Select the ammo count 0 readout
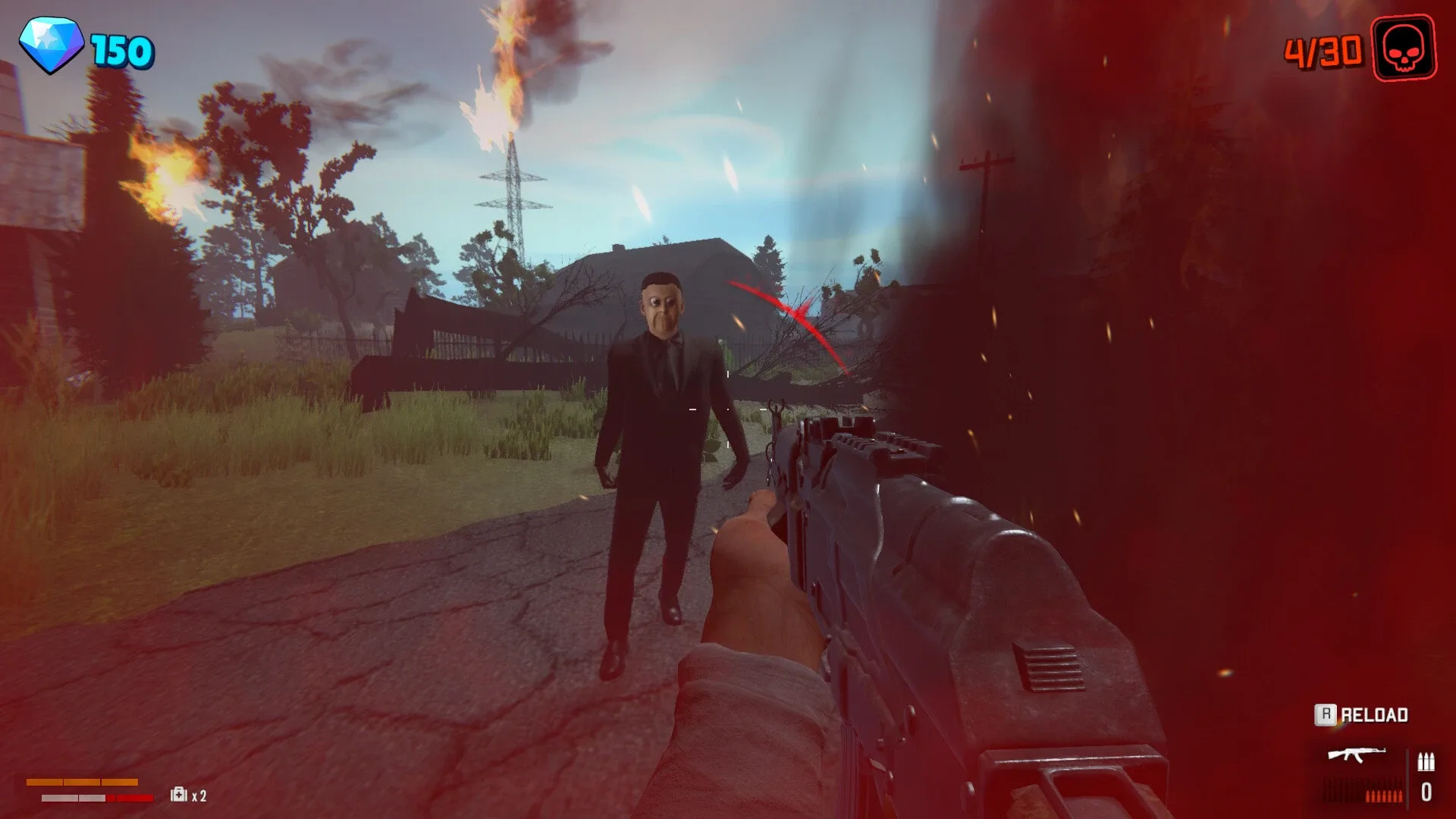This screenshot has width=1456, height=819. pos(1426,792)
